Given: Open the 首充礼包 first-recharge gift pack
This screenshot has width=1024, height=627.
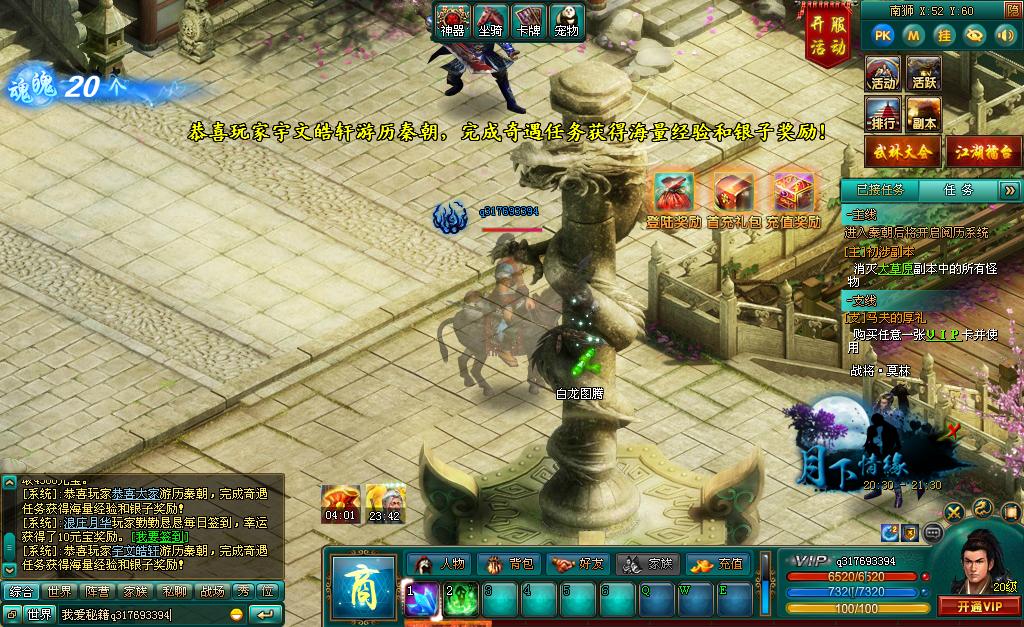Looking at the screenshot, I should (733, 200).
